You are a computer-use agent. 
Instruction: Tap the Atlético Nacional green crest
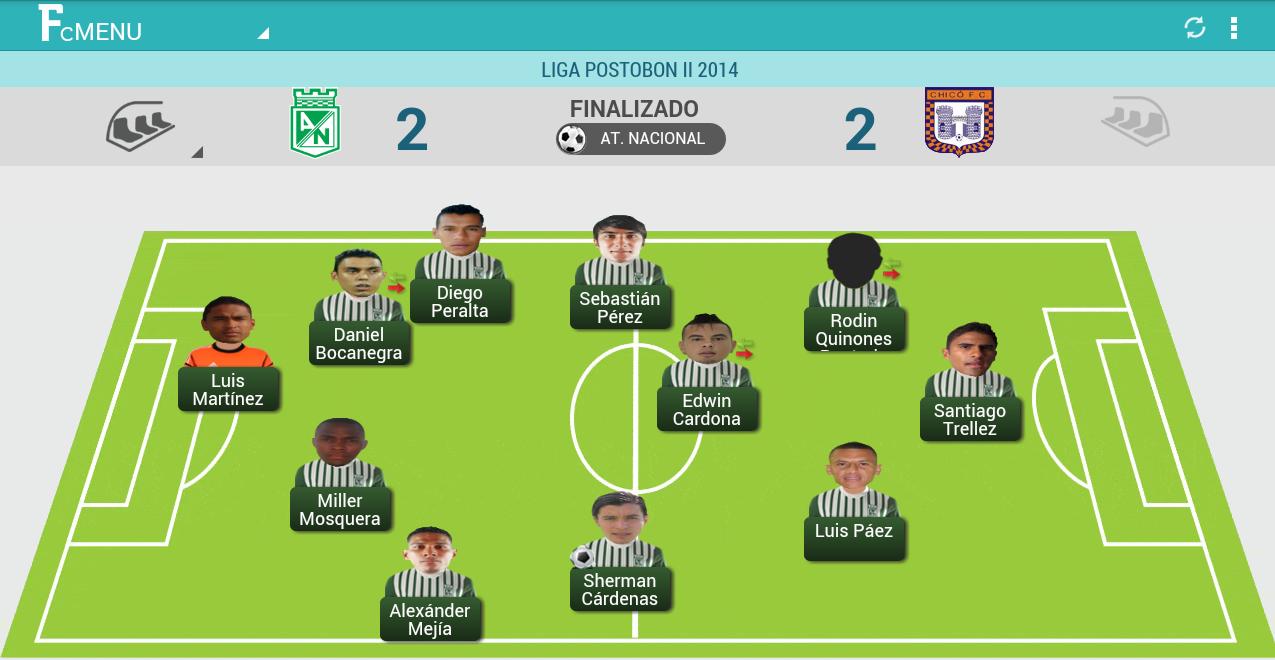click(315, 123)
